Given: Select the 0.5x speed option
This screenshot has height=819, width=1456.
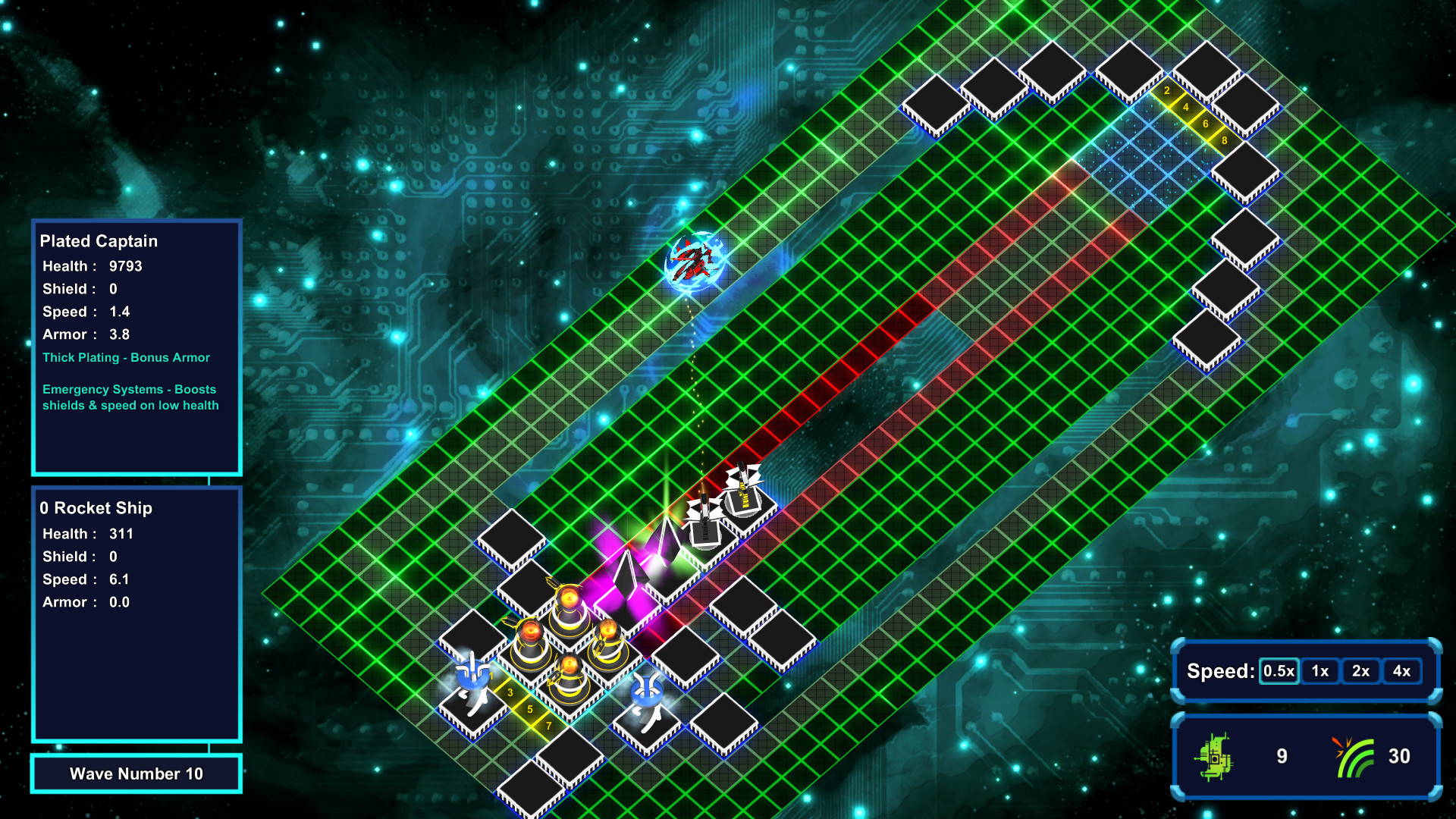Looking at the screenshot, I should pyautogui.click(x=1279, y=670).
